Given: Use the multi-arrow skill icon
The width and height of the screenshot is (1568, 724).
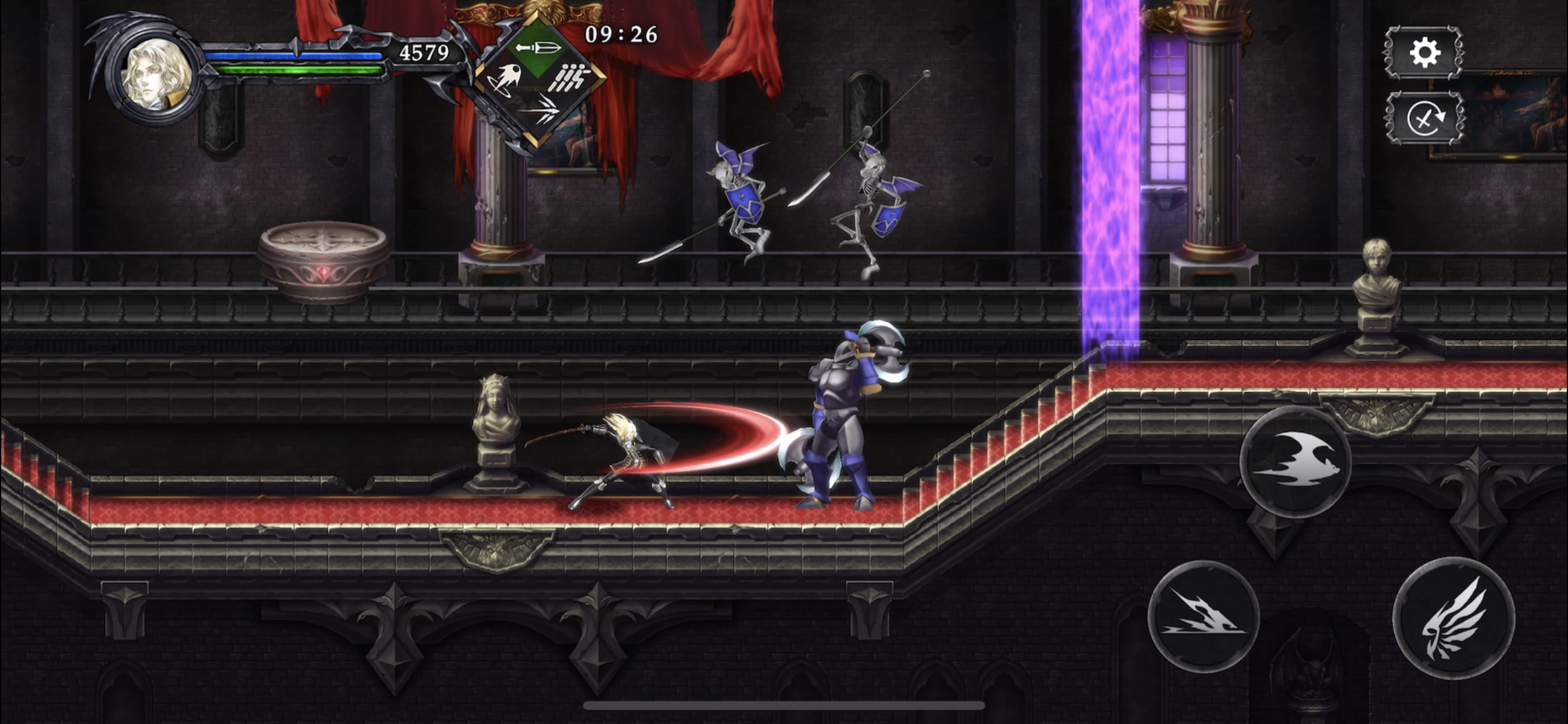Looking at the screenshot, I should coord(538,111).
